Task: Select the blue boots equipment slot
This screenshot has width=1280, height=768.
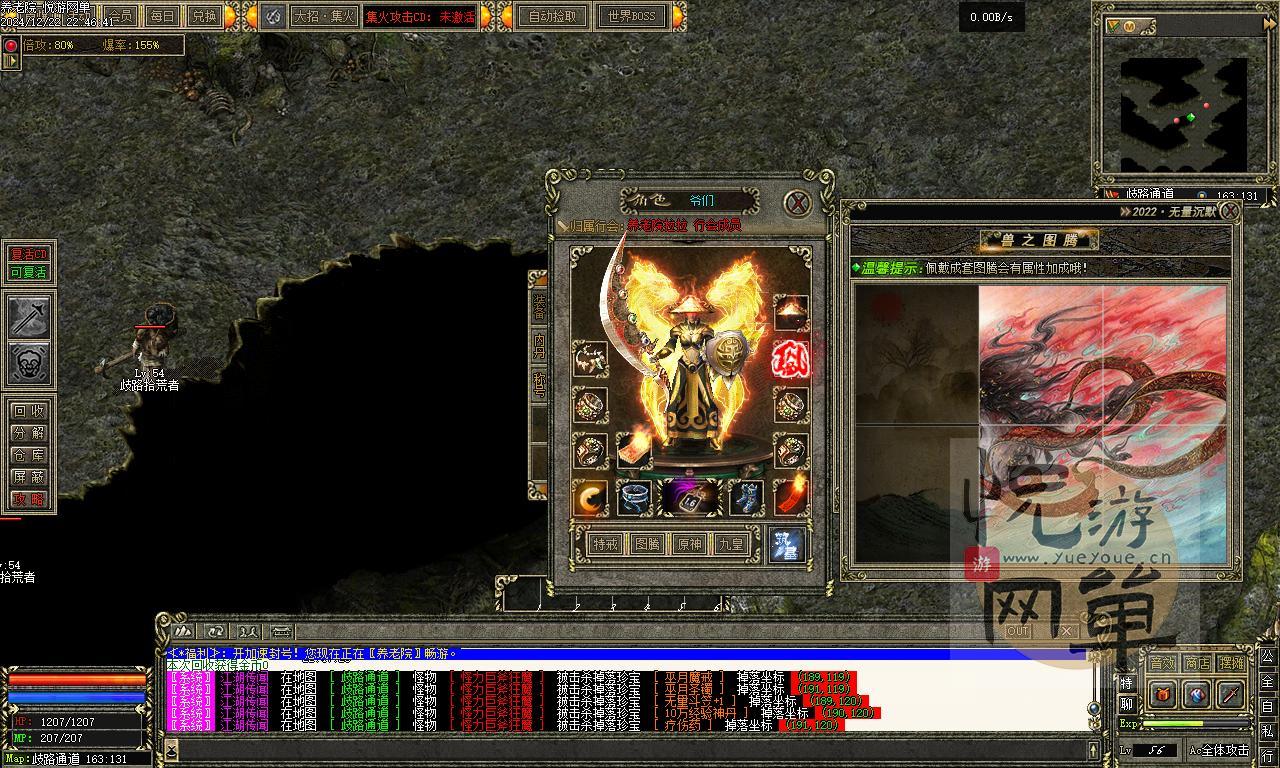Action: [x=745, y=497]
